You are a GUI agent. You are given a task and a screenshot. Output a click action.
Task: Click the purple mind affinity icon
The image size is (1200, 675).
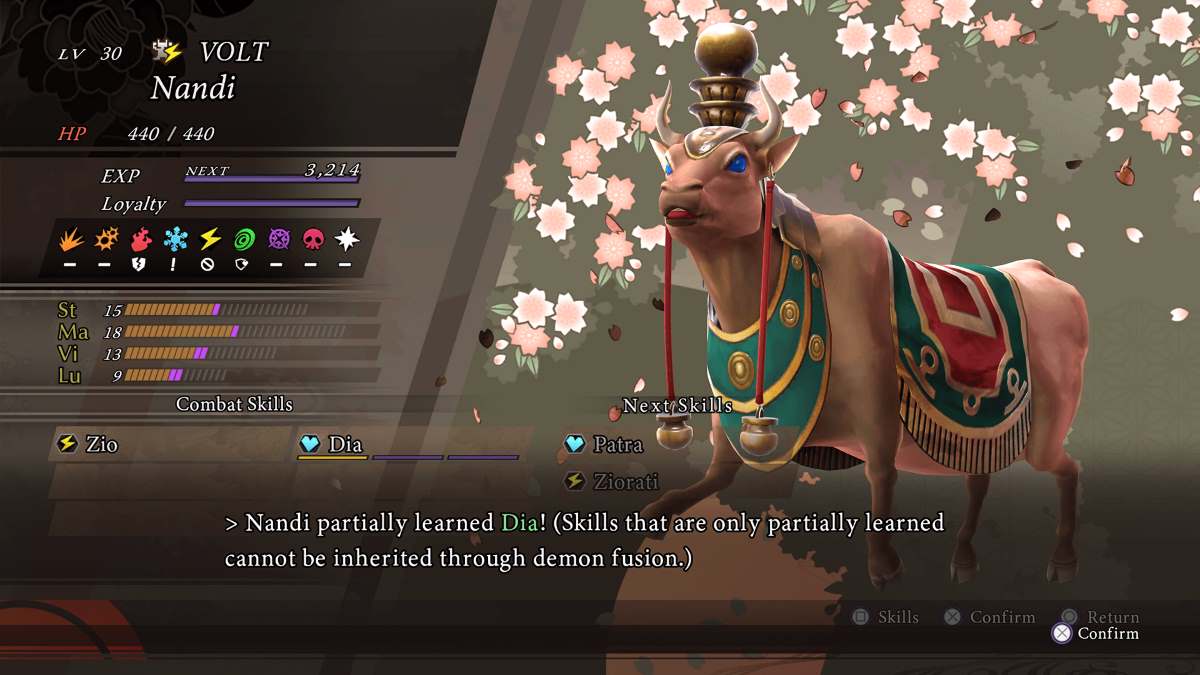[278, 240]
